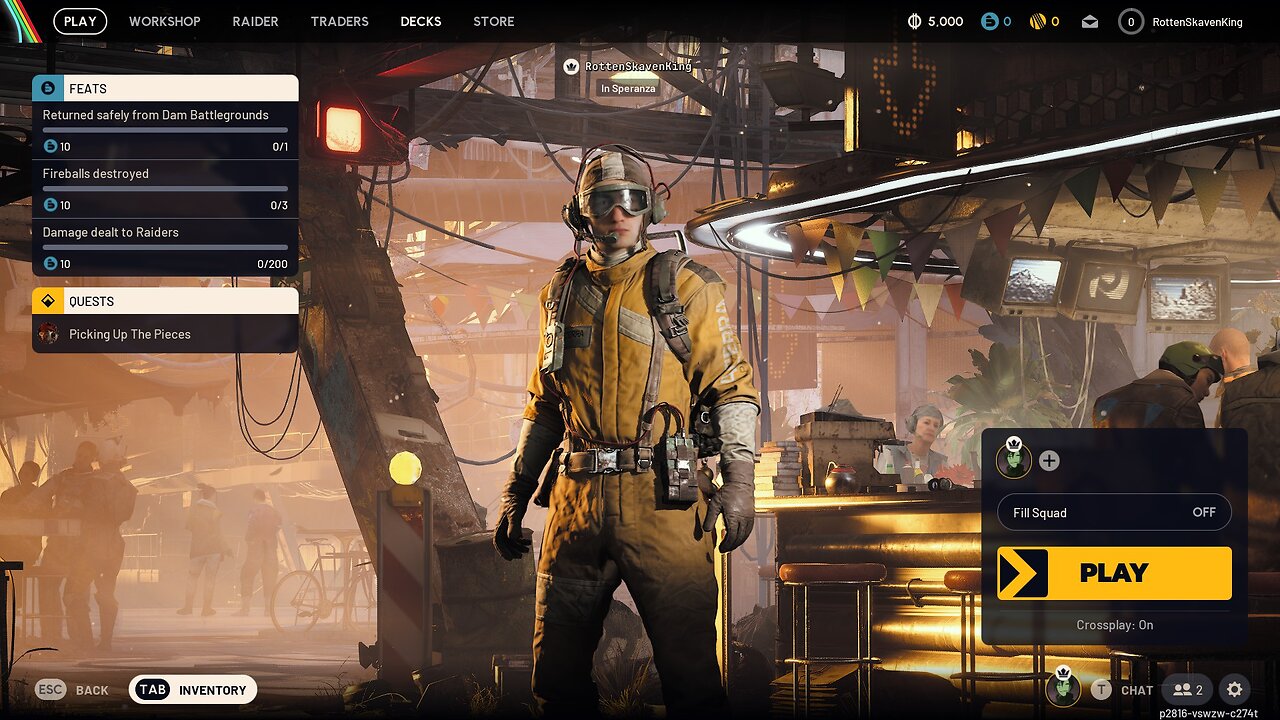Open the settings gear icon

click(x=1235, y=689)
